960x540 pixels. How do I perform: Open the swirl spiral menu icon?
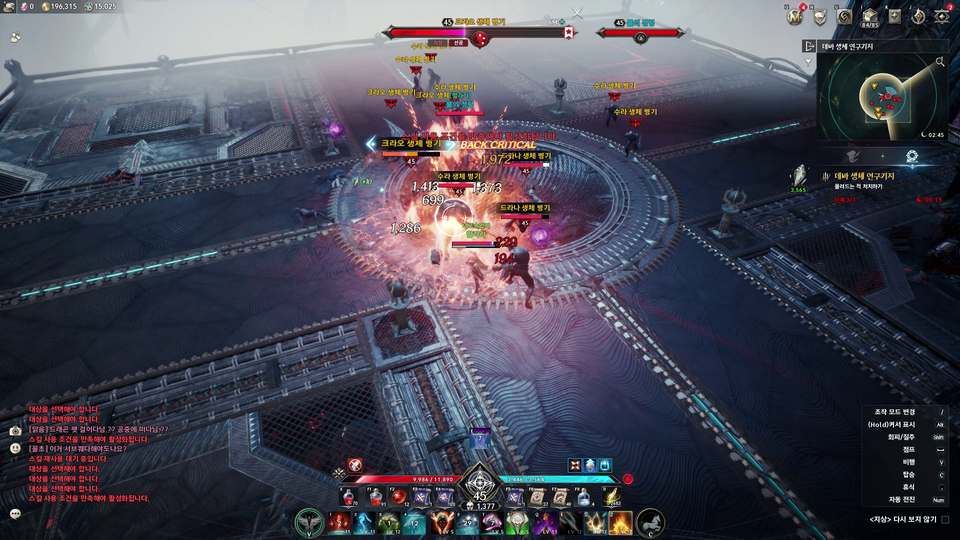pyautogui.click(x=845, y=16)
